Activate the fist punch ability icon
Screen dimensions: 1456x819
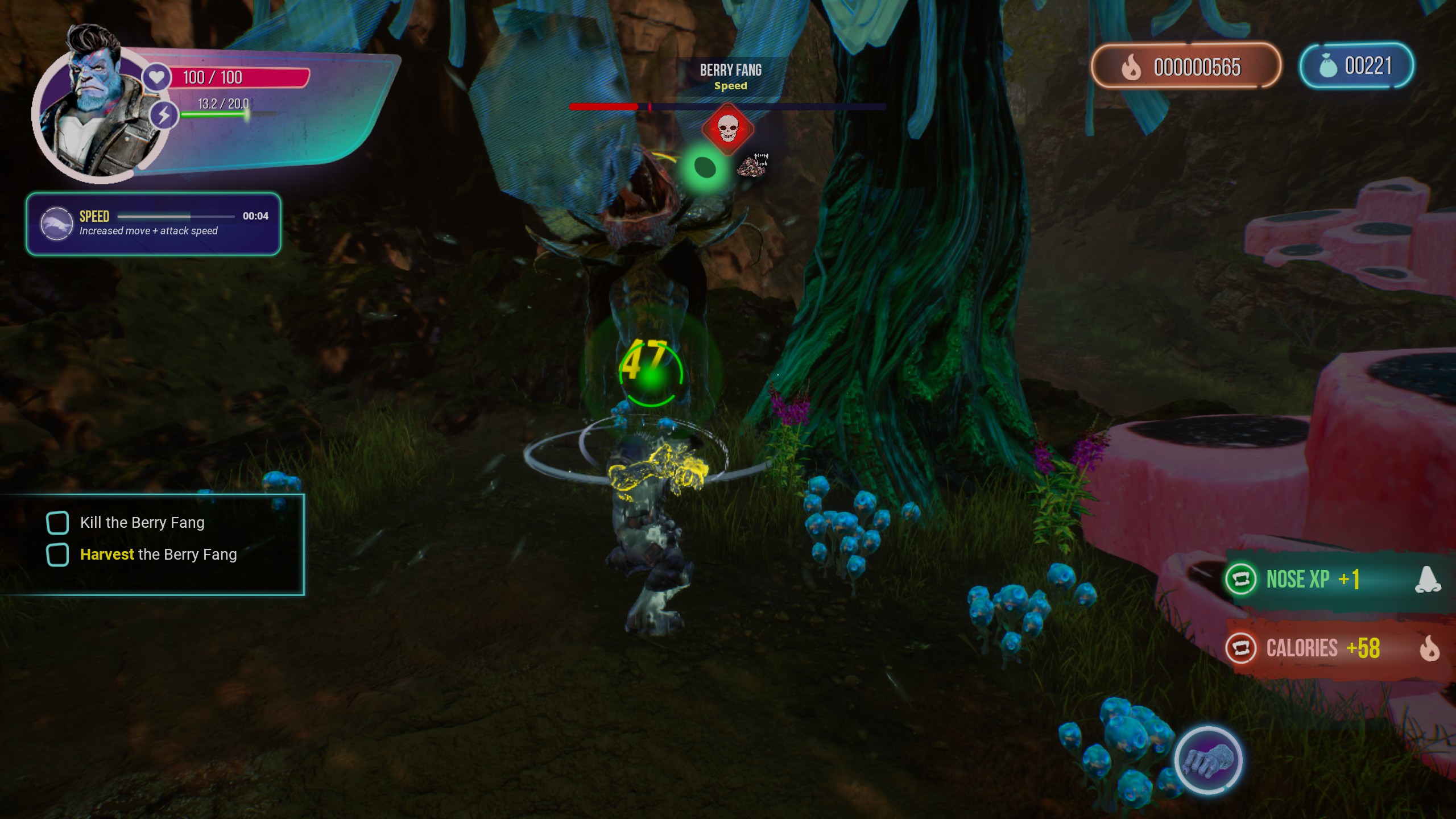1208,760
